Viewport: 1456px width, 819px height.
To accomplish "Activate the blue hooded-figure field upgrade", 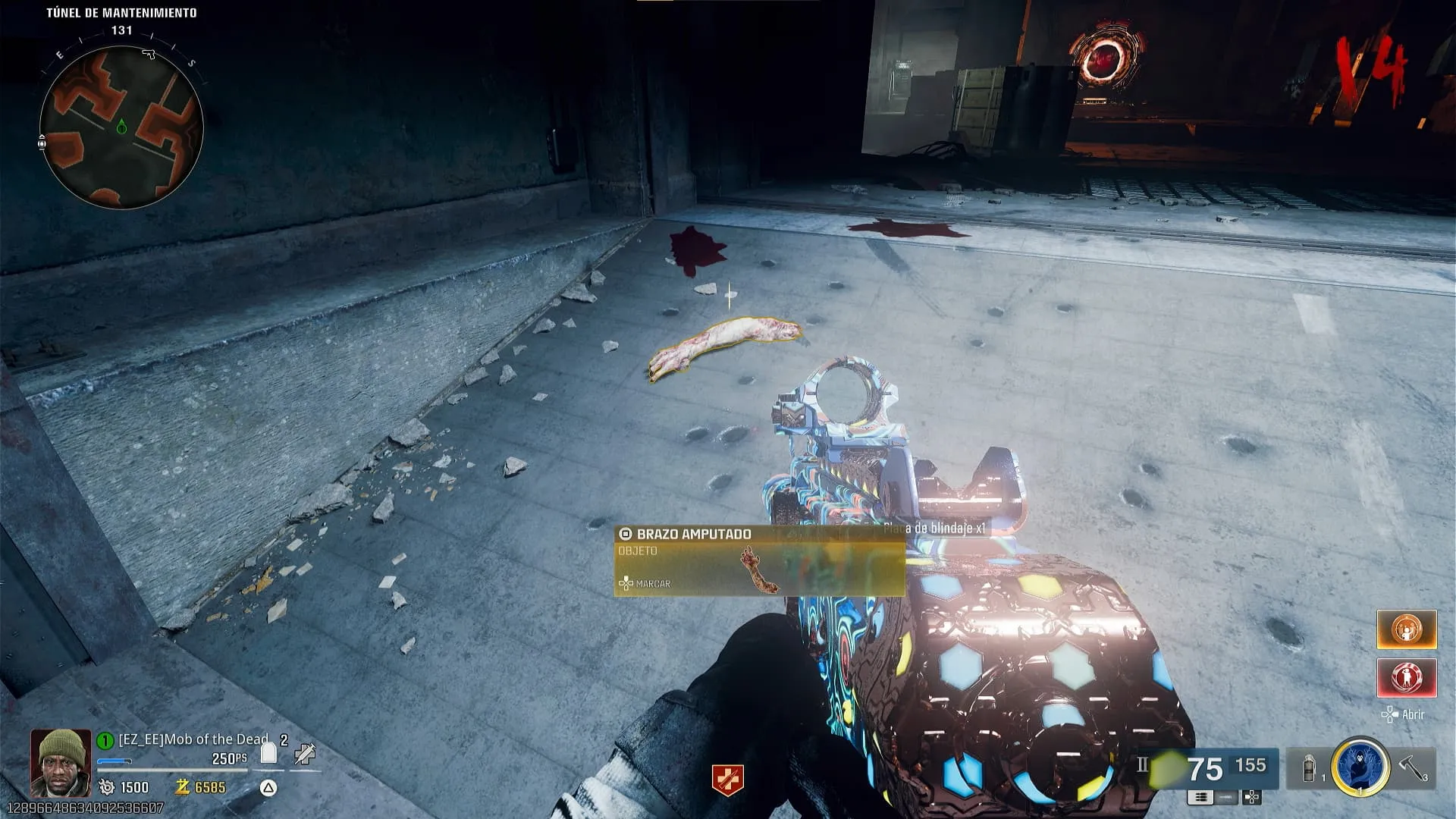I will [1360, 767].
